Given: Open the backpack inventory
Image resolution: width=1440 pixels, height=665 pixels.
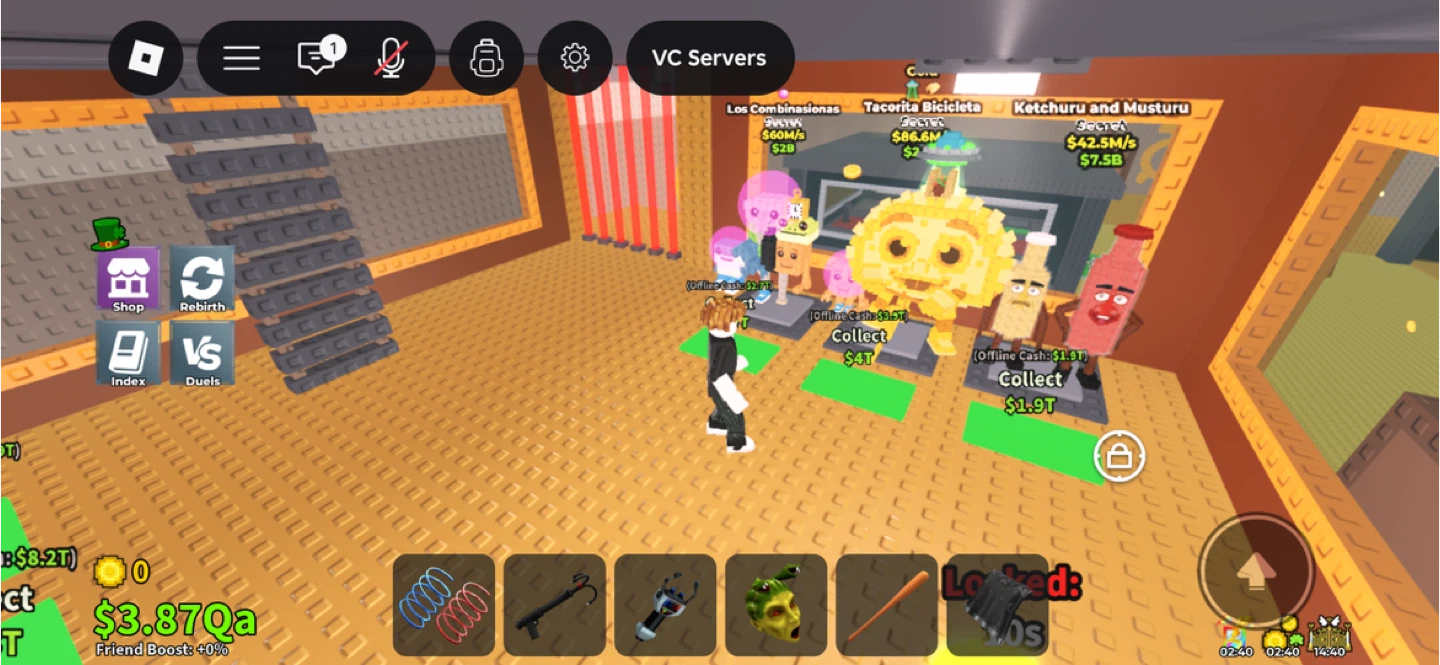Looking at the screenshot, I should tap(487, 58).
